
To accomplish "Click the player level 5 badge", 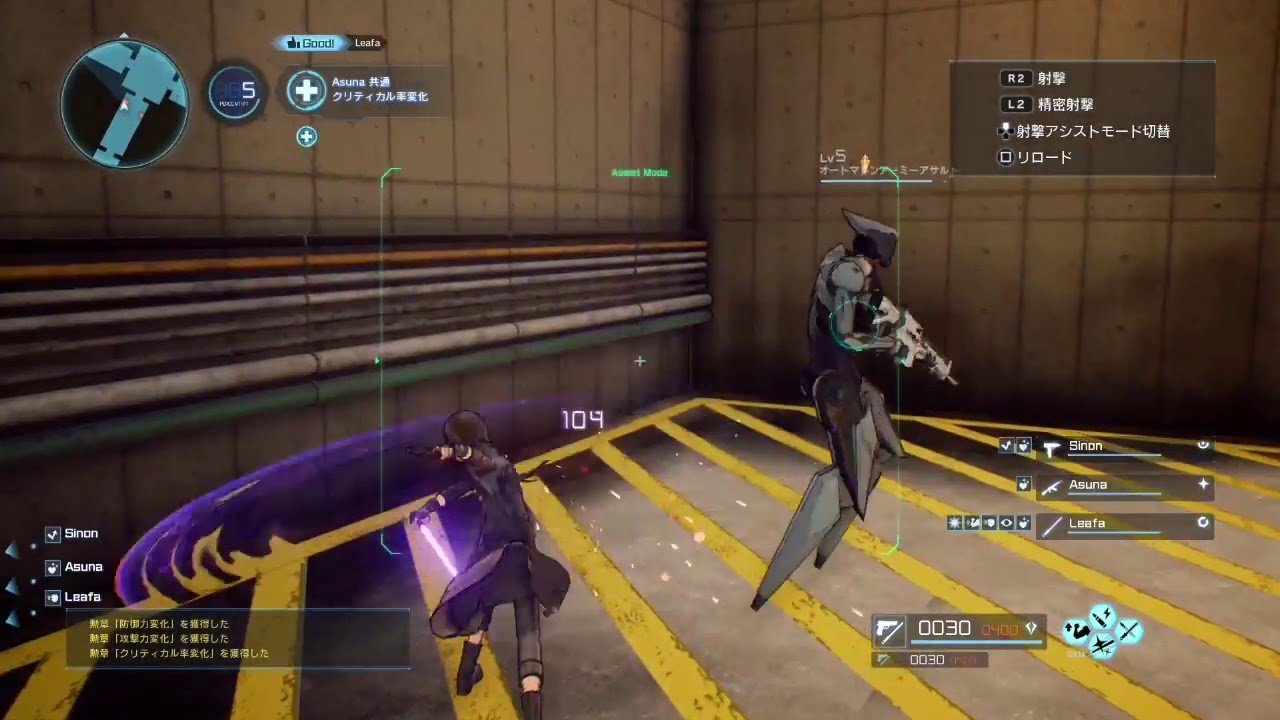I will tap(237, 92).
